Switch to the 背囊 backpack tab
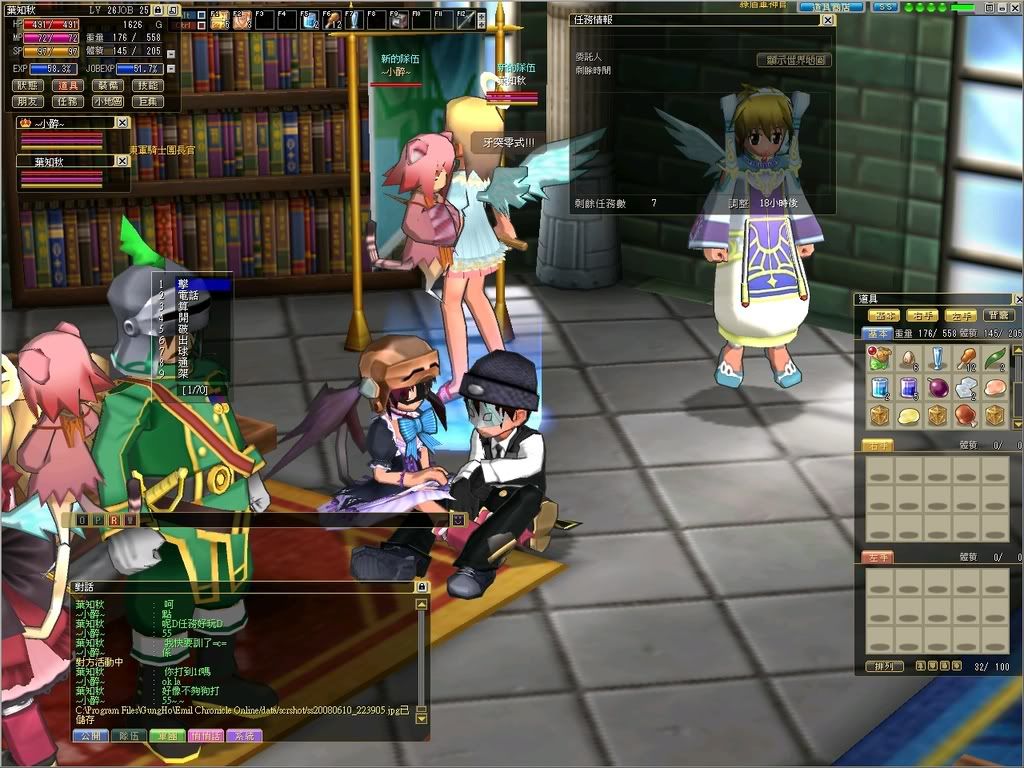The image size is (1024, 768). 999,316
